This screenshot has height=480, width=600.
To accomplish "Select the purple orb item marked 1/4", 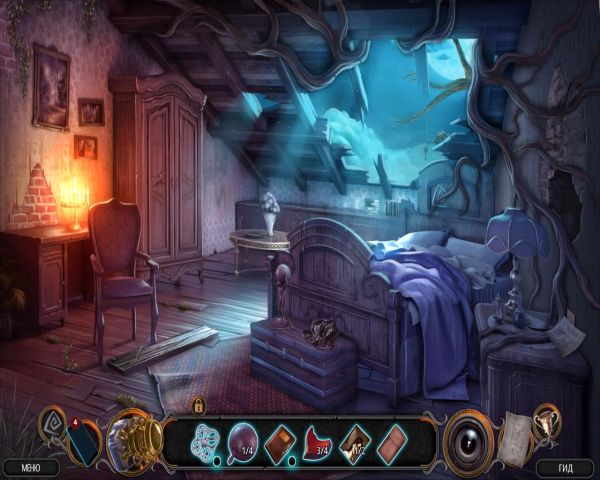I will (x=244, y=438).
